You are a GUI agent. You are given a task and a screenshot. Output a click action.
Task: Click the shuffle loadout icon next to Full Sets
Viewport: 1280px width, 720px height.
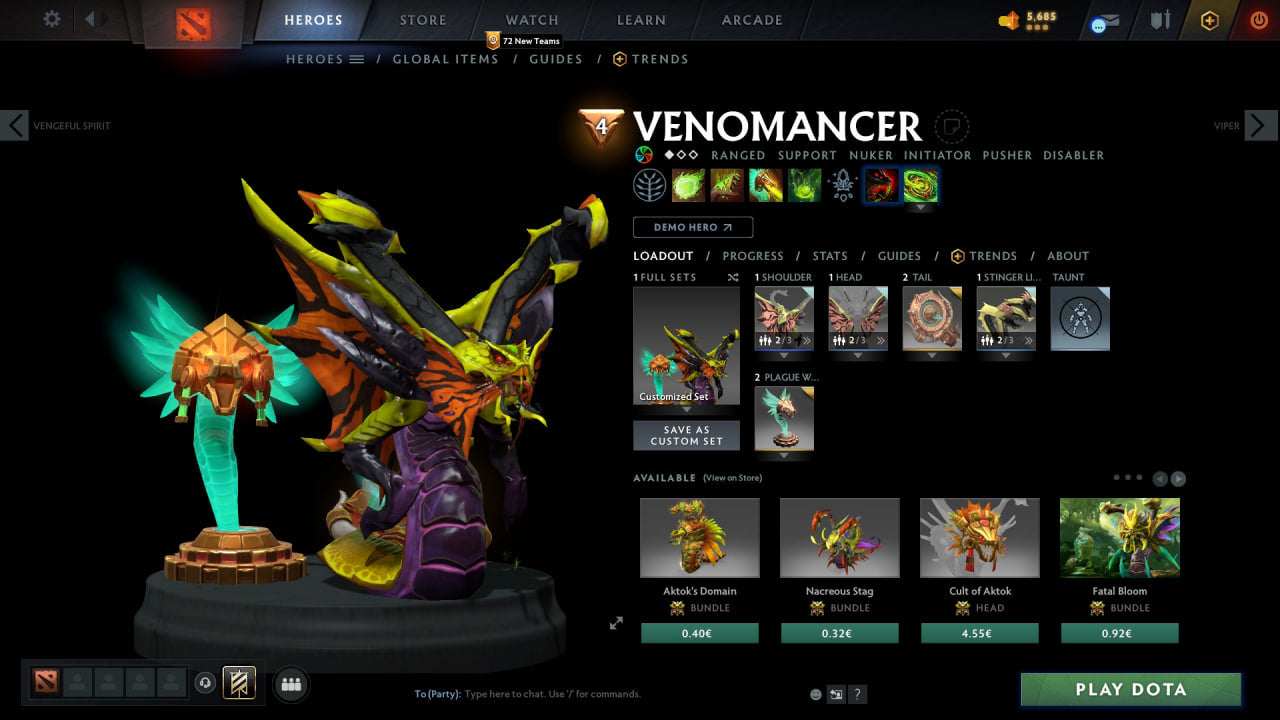point(733,277)
